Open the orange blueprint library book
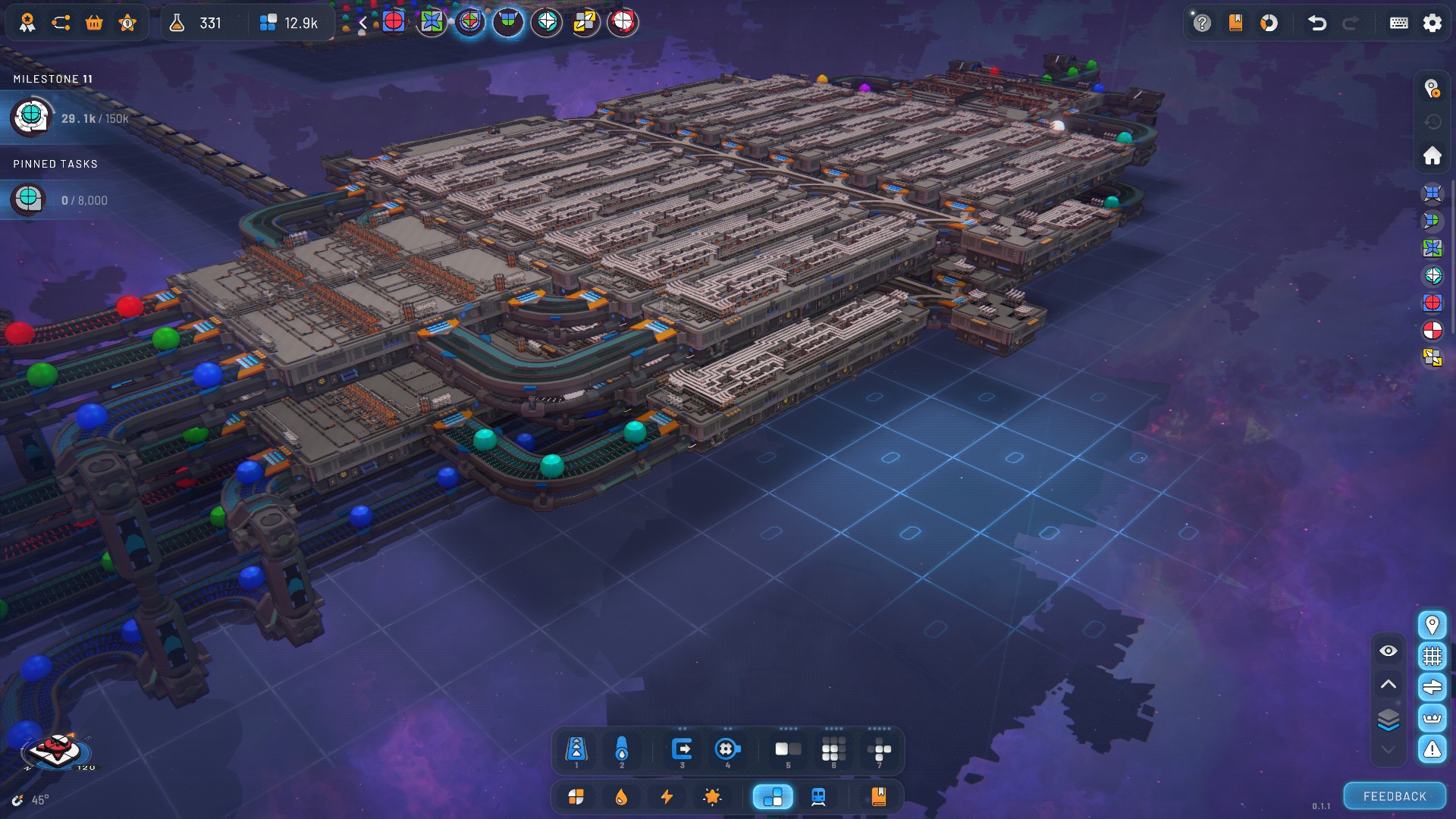Viewport: 1456px width, 819px height. coord(878,797)
